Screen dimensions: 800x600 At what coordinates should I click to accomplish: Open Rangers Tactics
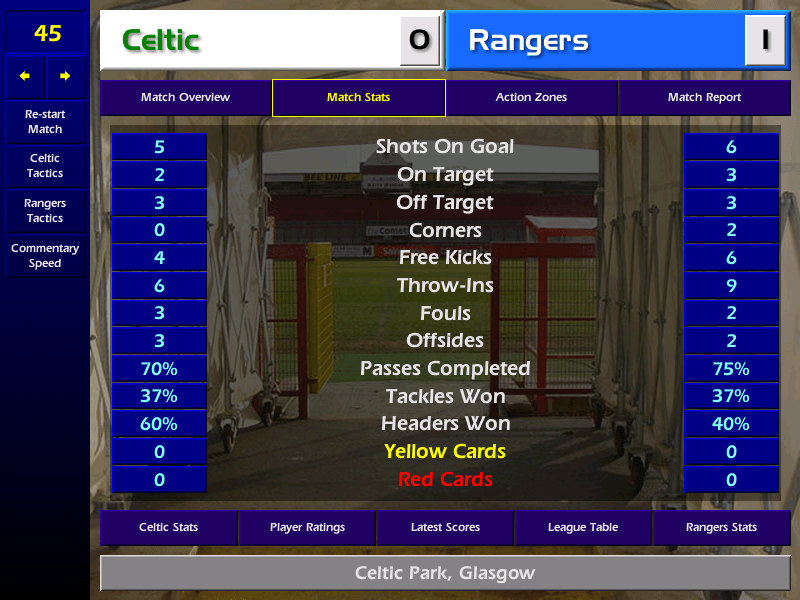point(45,211)
